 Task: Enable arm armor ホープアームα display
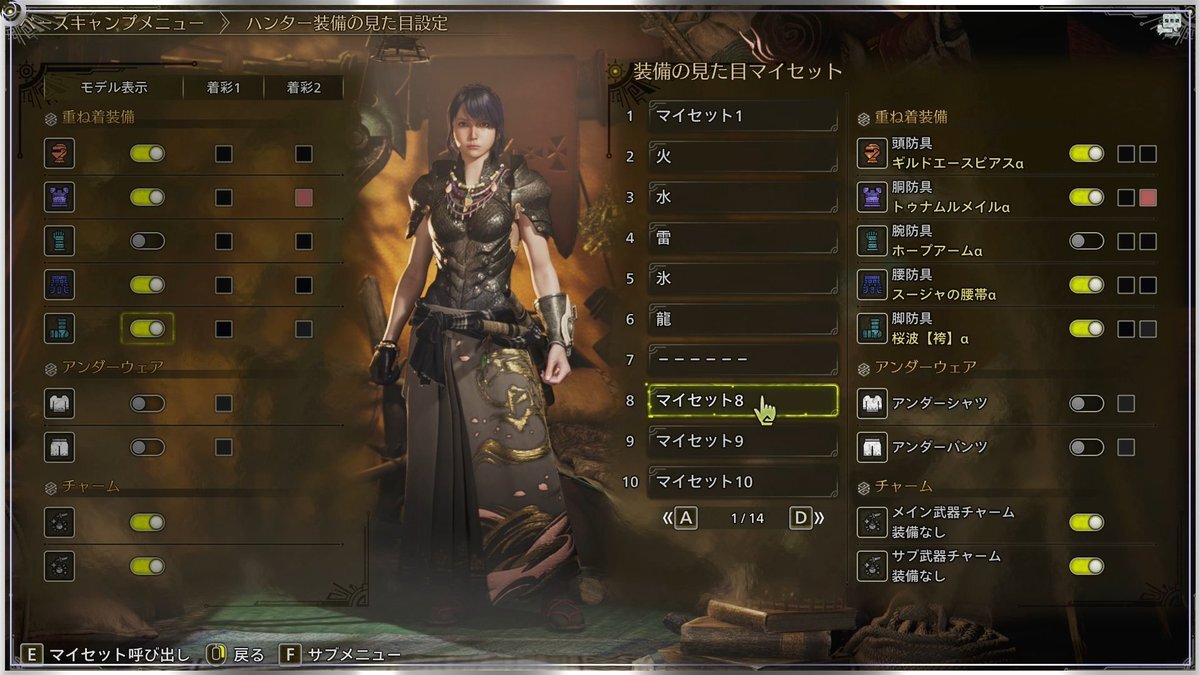pyautogui.click(x=1086, y=241)
